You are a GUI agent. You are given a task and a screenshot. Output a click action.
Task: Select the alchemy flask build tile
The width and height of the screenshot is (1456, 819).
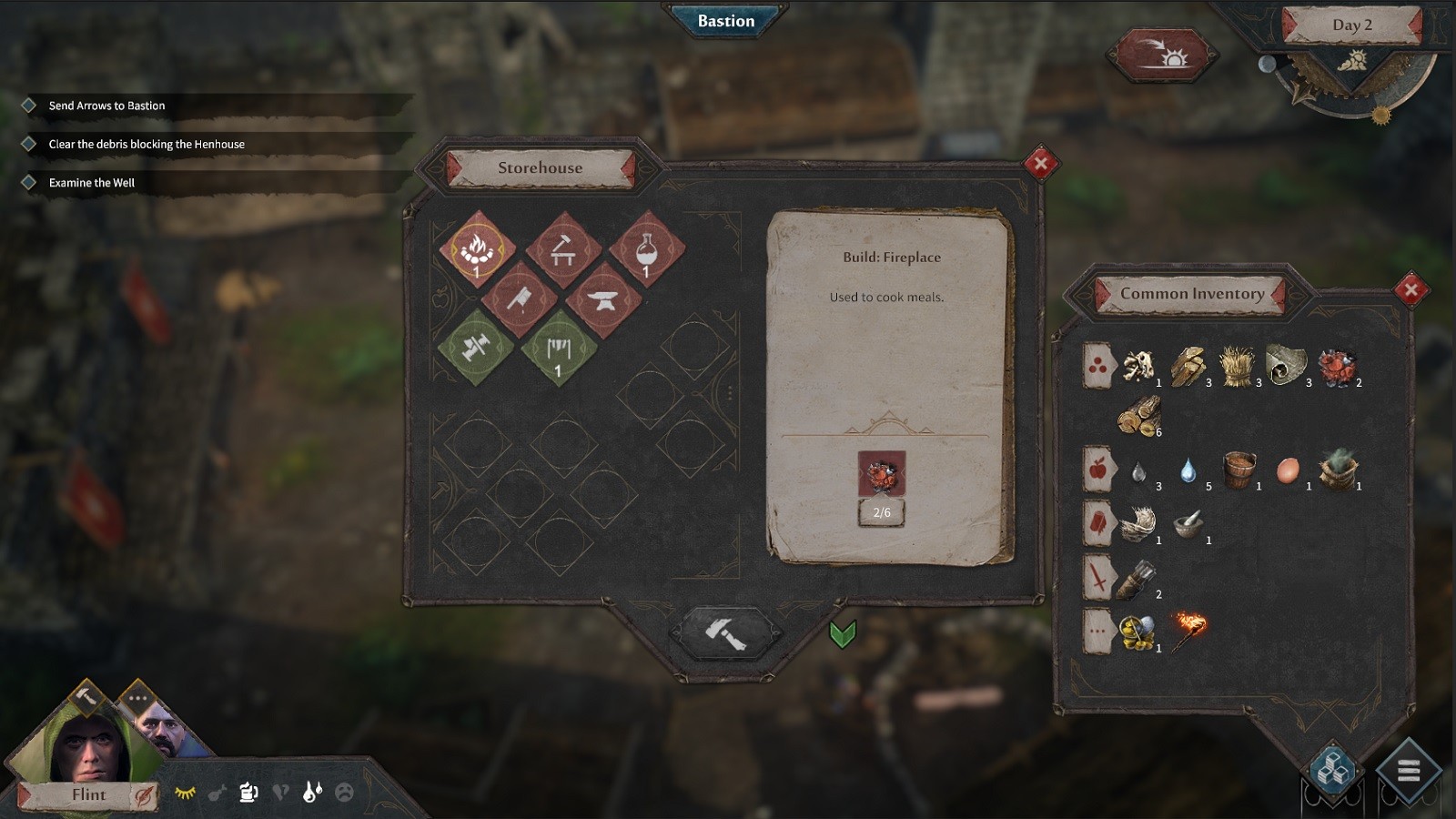coord(645,249)
